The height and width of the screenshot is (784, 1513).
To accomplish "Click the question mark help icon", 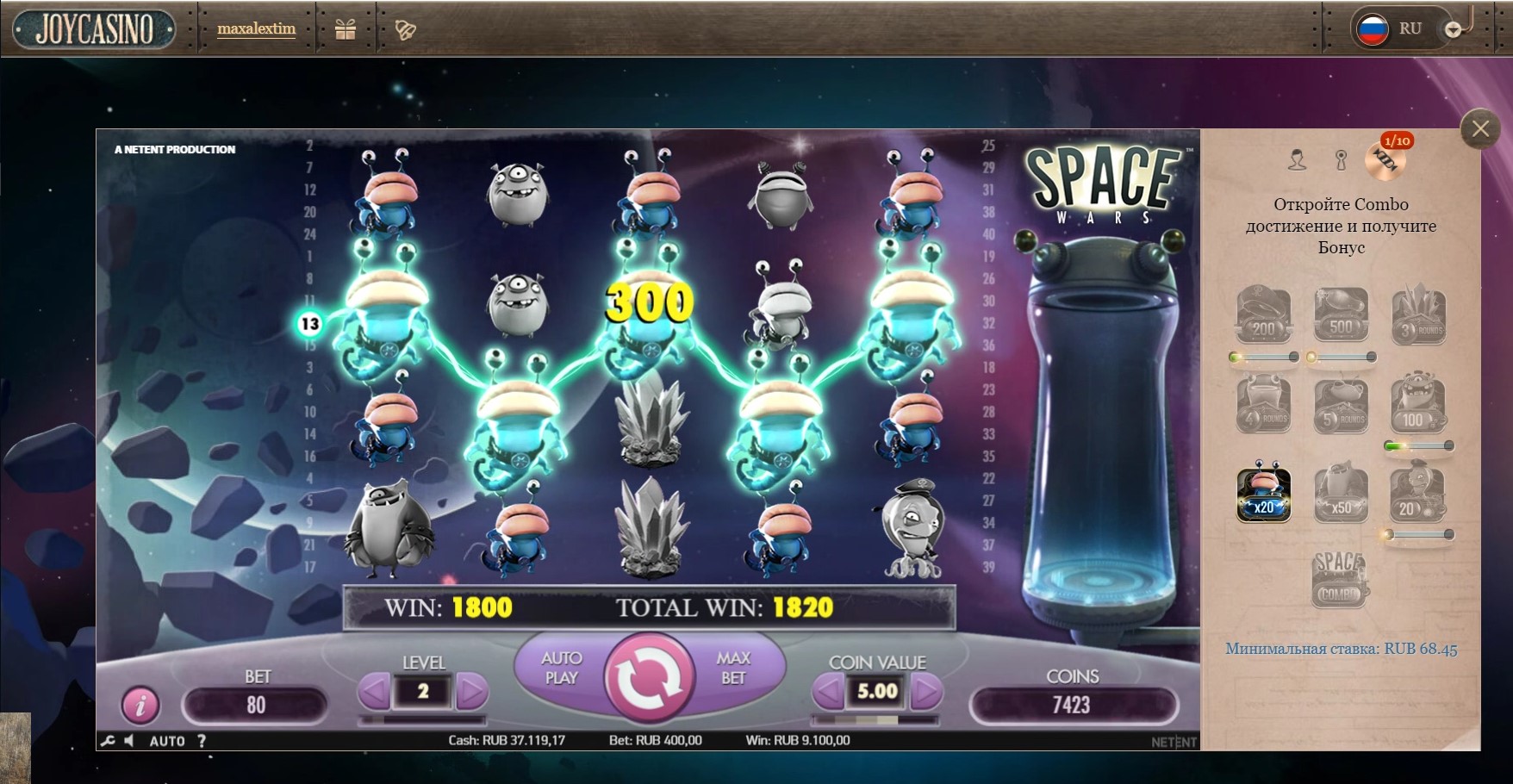I will click(x=201, y=740).
